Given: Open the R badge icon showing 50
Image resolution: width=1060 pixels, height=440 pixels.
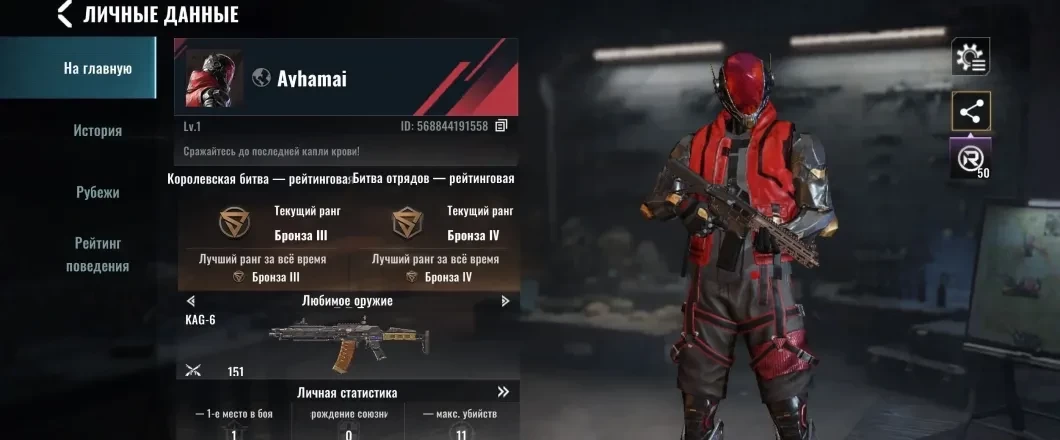Looking at the screenshot, I should coord(968,158).
